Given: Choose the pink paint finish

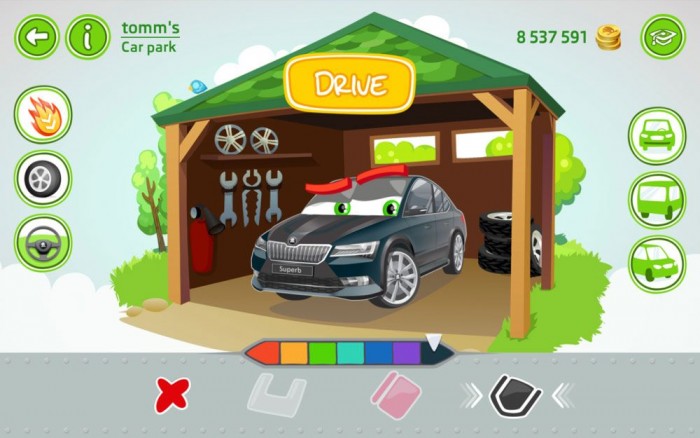Looking at the screenshot, I should coord(393,395).
